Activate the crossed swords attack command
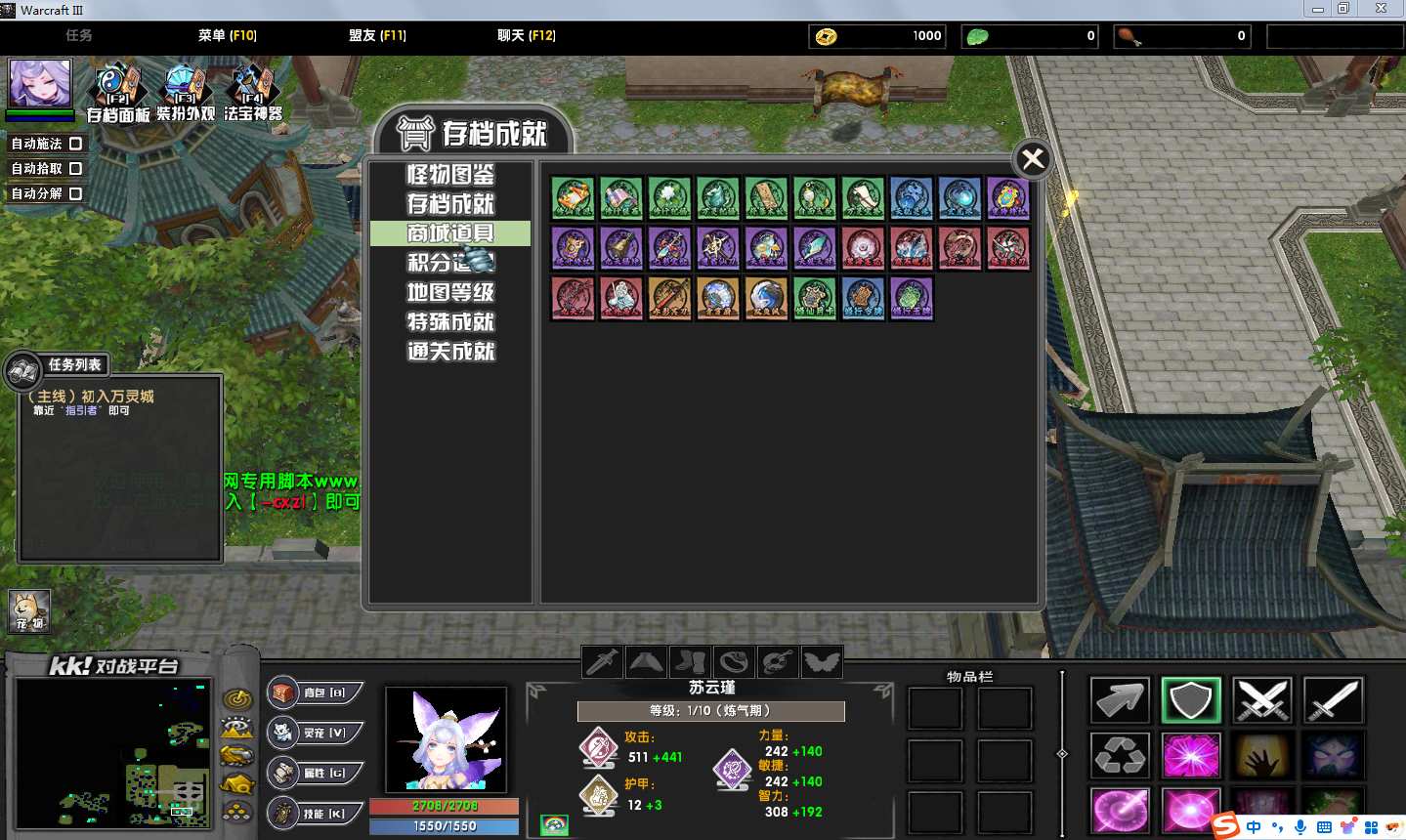Viewport: 1406px width, 840px height. pos(1262,699)
